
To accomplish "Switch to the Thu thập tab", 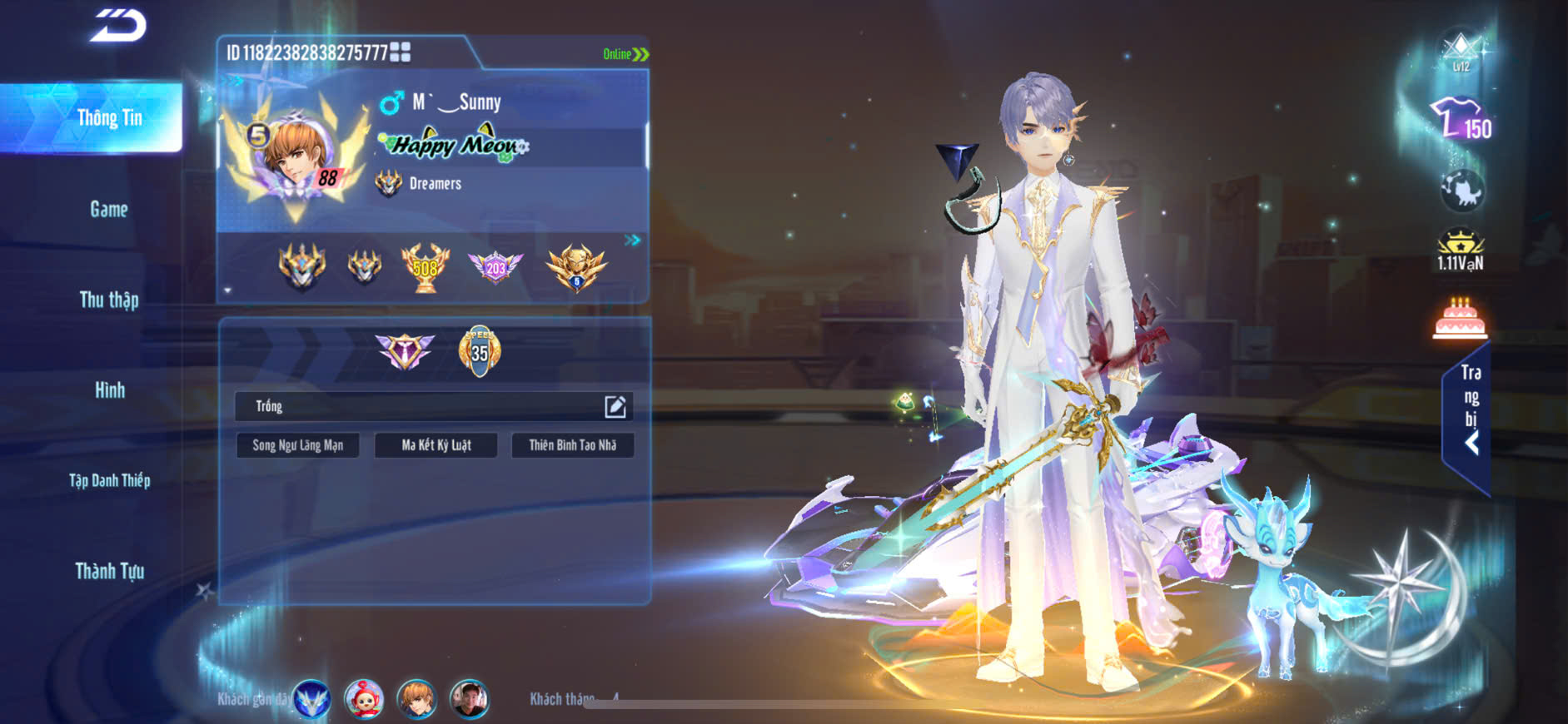I will pyautogui.click(x=109, y=300).
